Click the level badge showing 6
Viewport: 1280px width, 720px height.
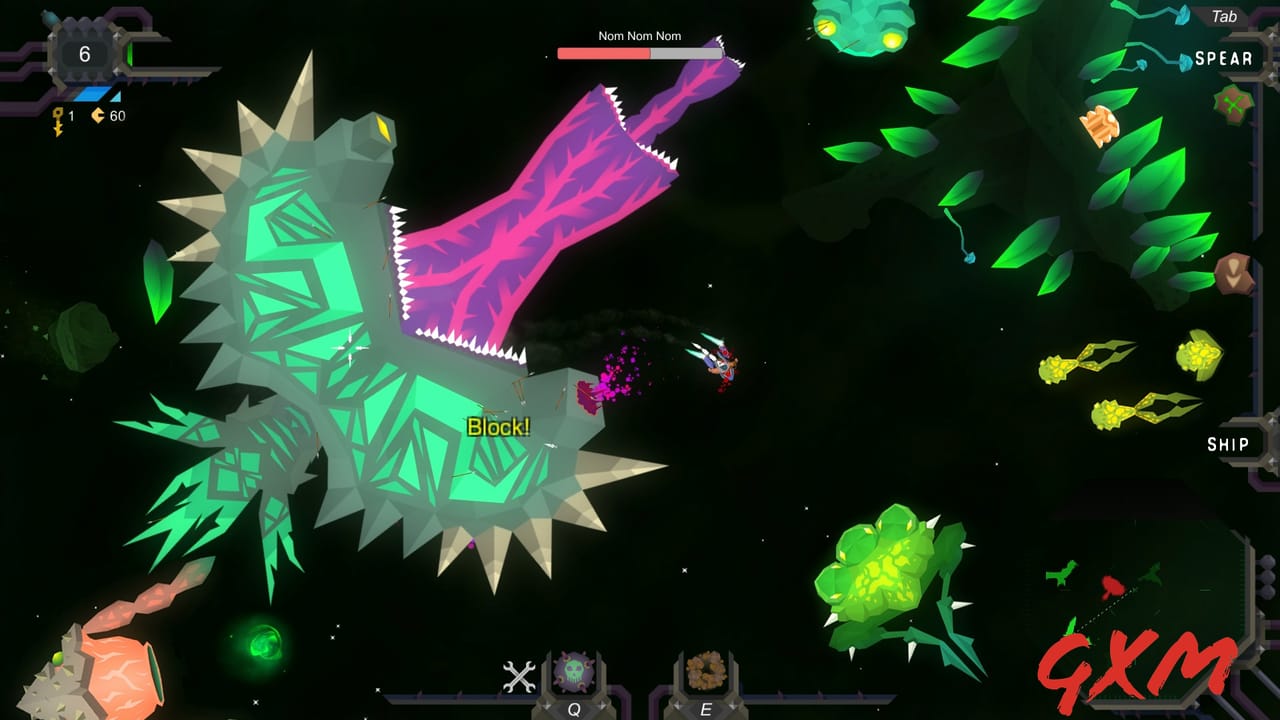[85, 52]
